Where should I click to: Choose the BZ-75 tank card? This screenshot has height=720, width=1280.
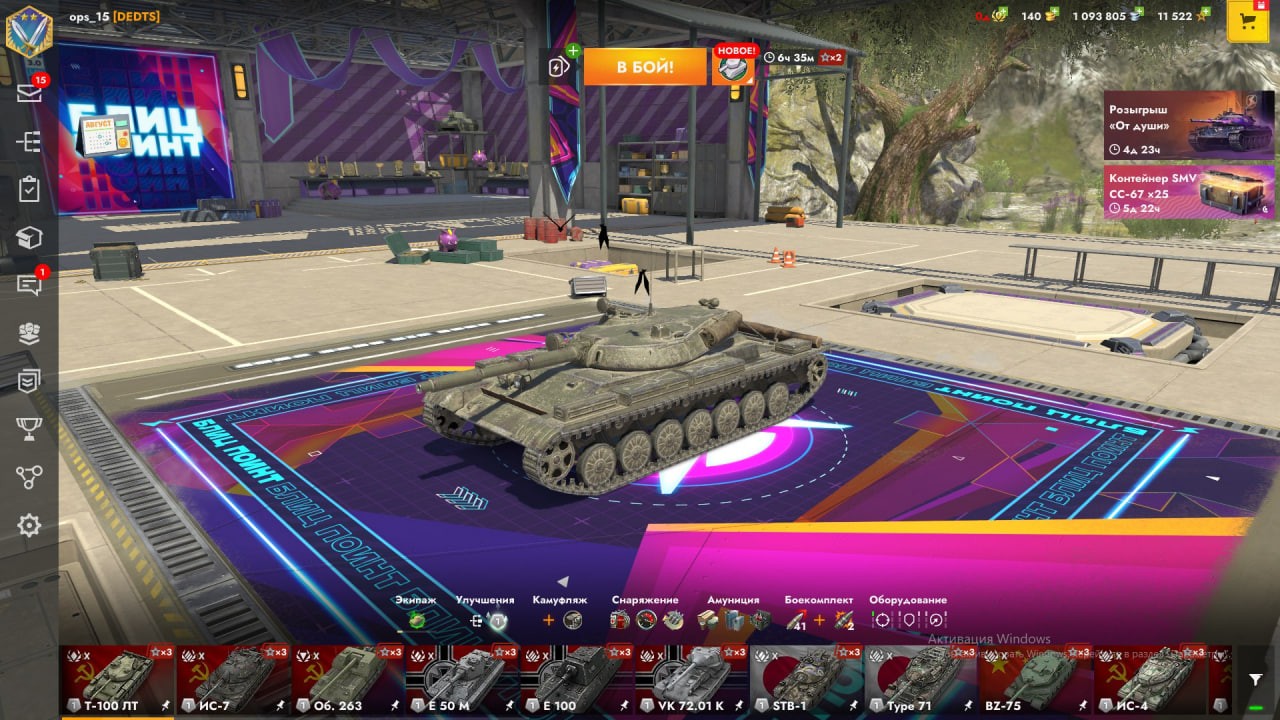click(x=1036, y=679)
